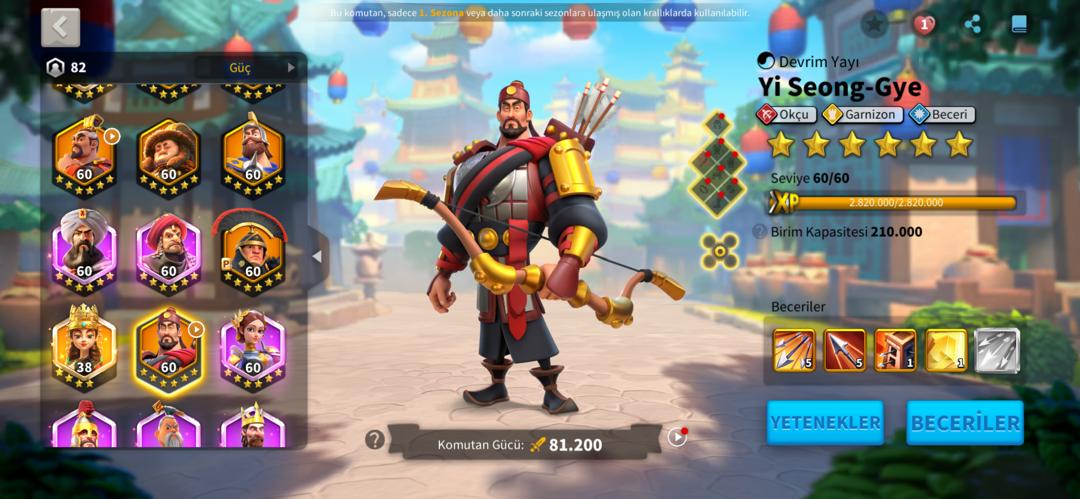
Task: Select the golden crystal skill icon
Action: click(x=946, y=350)
